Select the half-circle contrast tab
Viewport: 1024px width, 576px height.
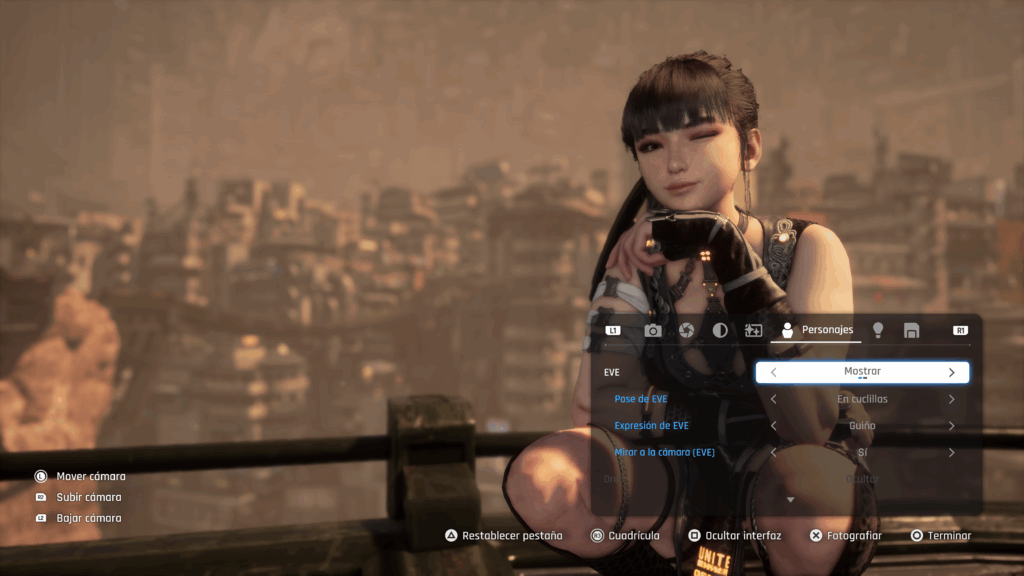point(720,330)
